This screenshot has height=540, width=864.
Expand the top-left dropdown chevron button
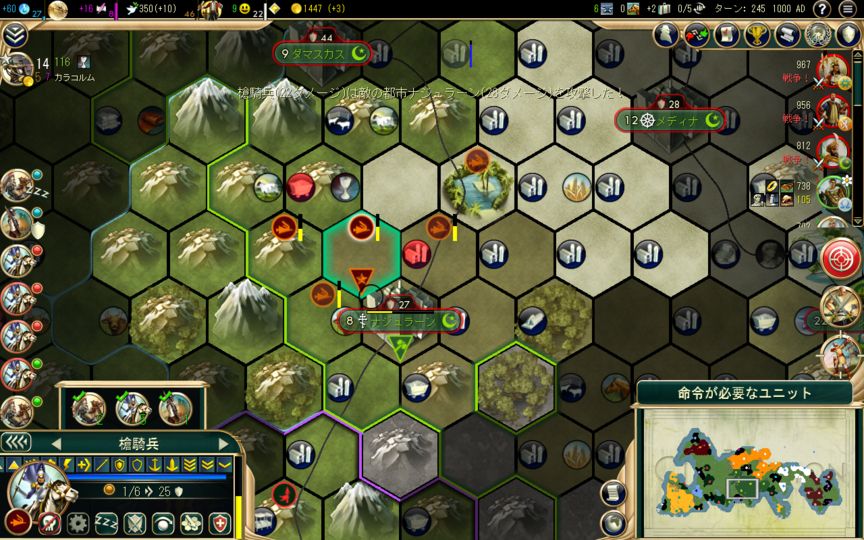click(15, 35)
